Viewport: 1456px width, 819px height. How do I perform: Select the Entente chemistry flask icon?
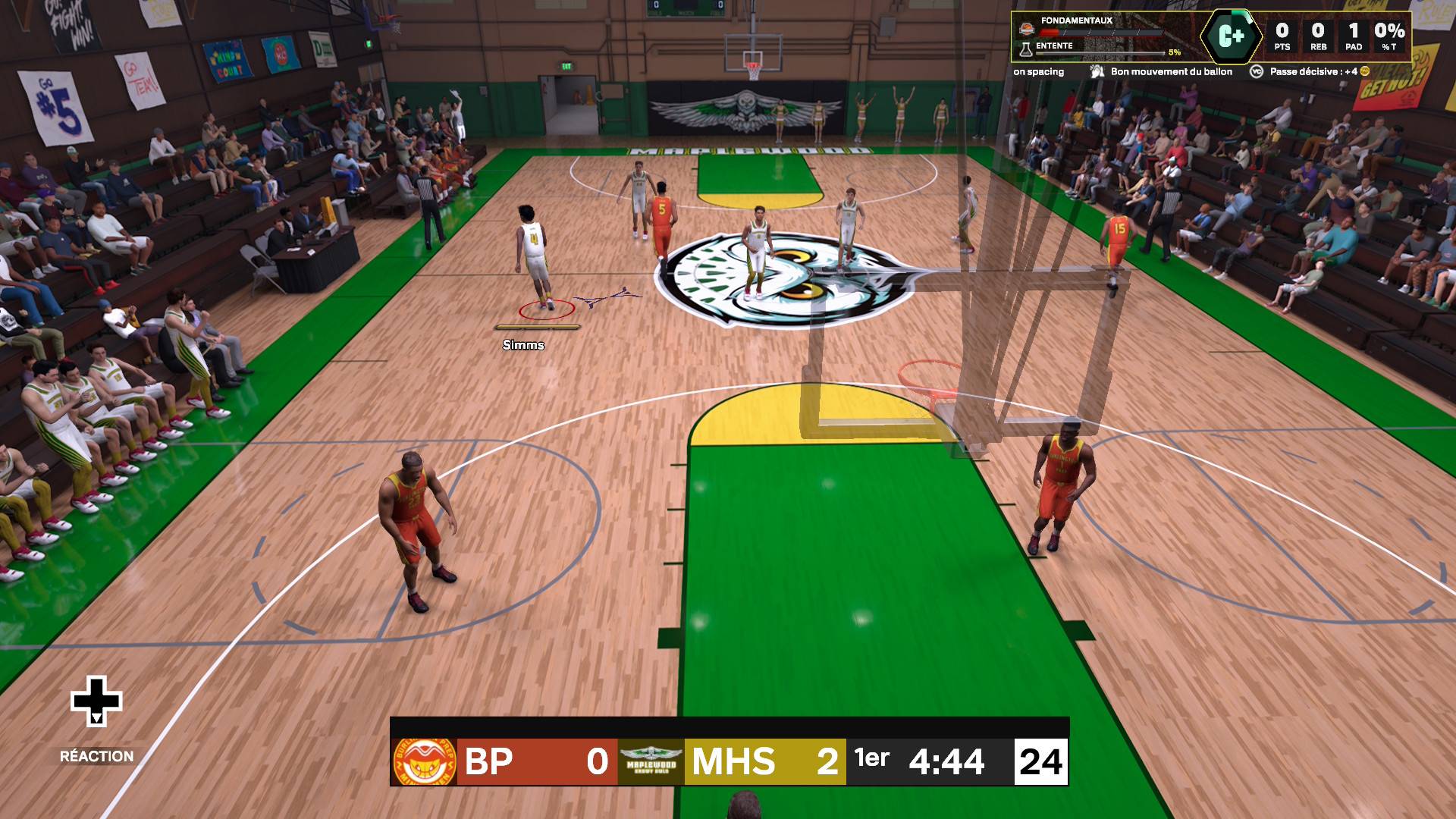point(1026,49)
